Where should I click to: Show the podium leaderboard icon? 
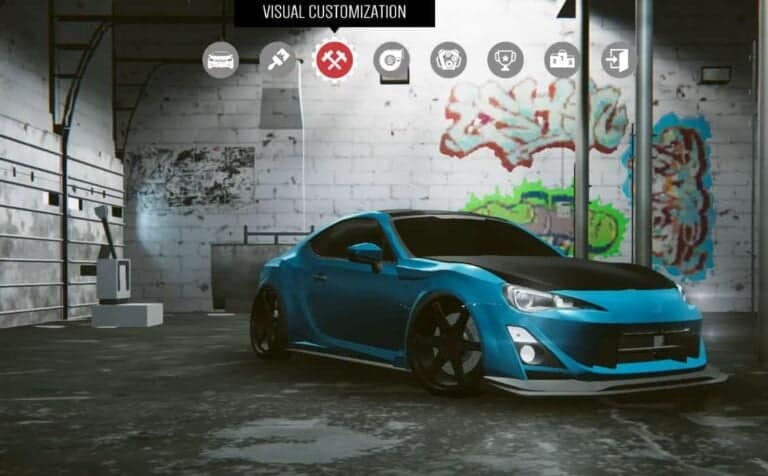tap(562, 60)
